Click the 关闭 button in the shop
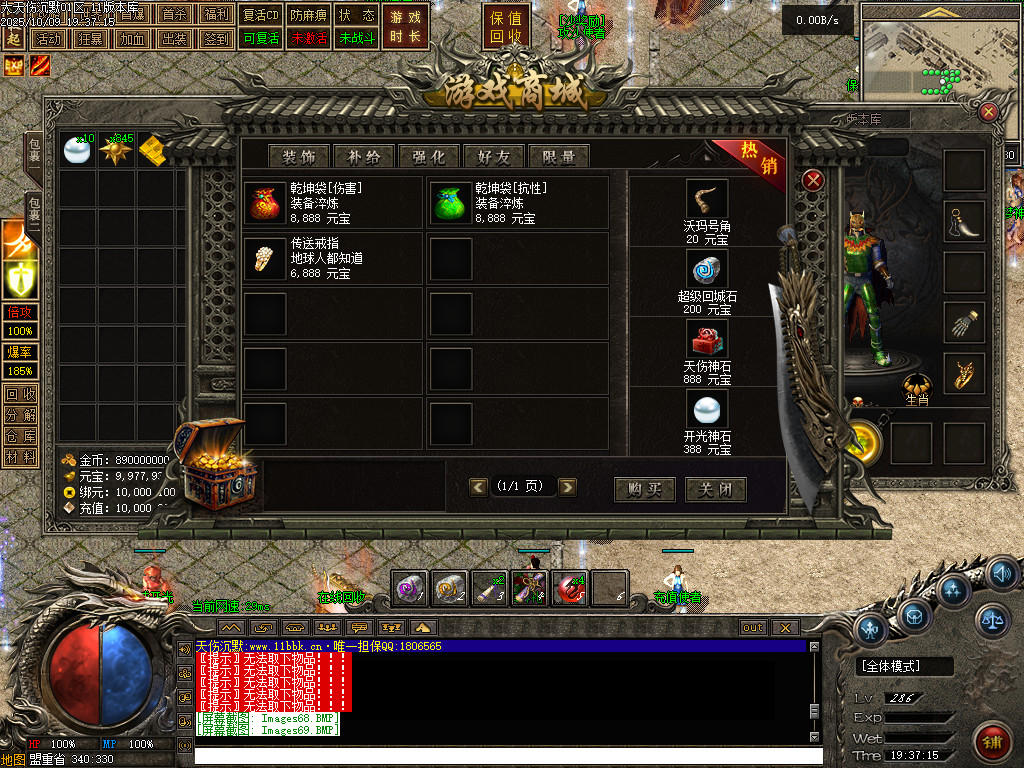The image size is (1024, 768). point(715,489)
